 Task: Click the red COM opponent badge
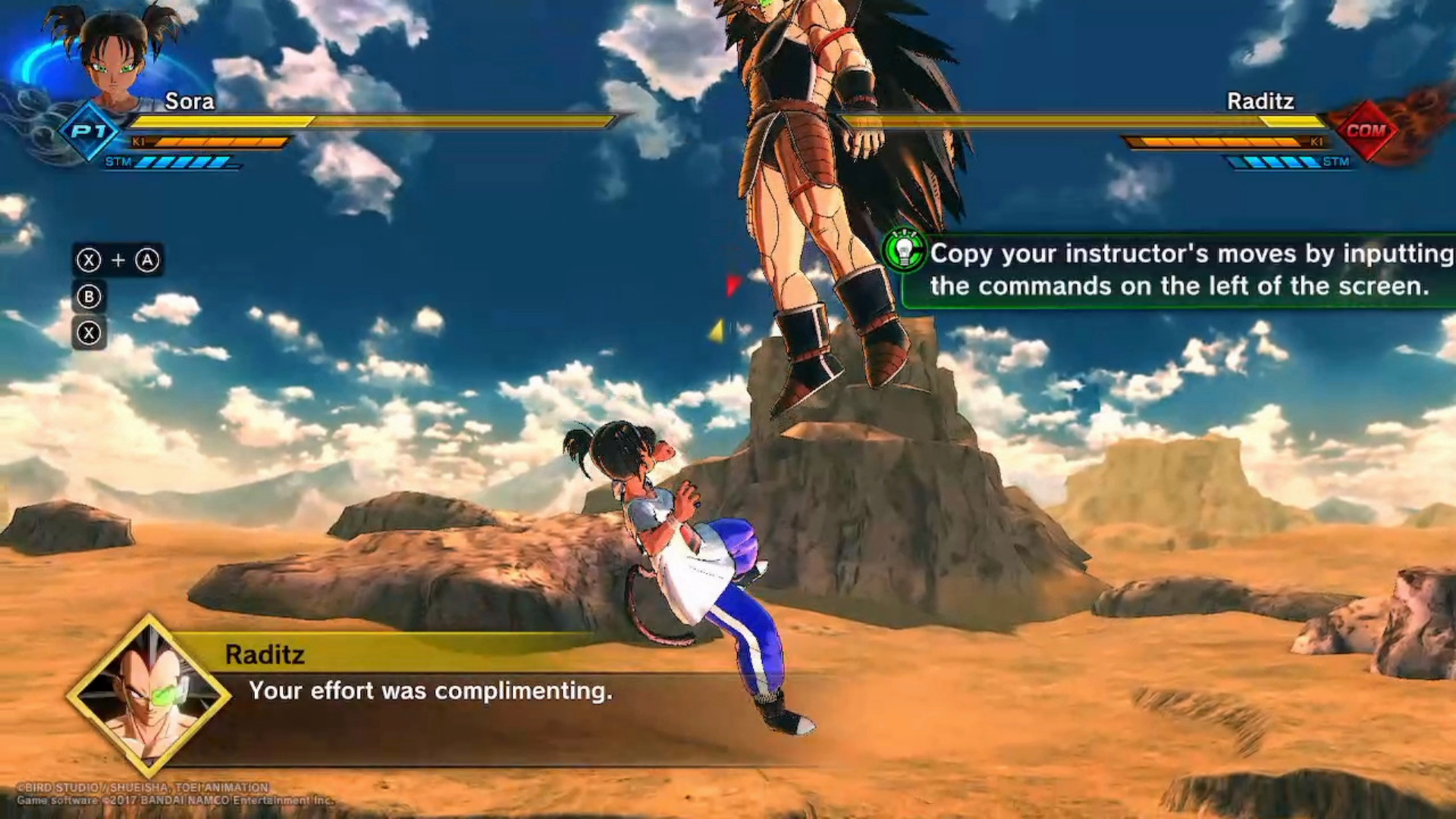[1367, 130]
